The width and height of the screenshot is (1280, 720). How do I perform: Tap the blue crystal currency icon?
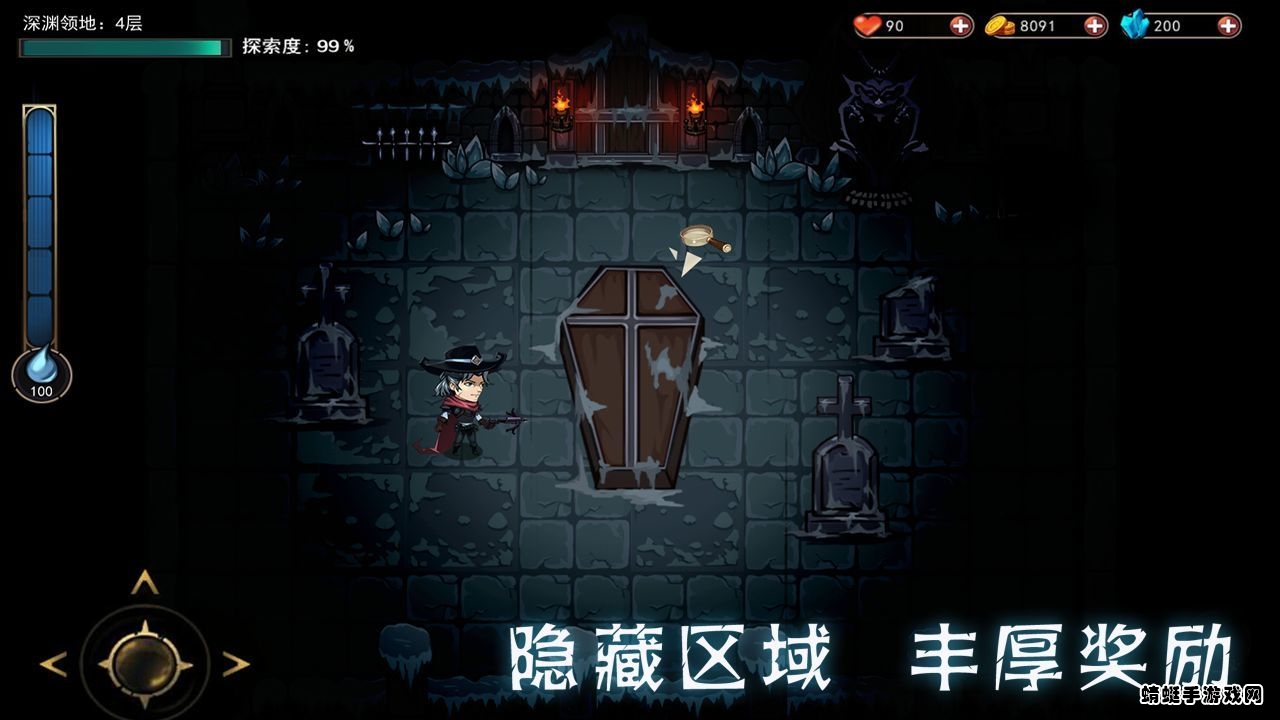pyautogui.click(x=1135, y=25)
